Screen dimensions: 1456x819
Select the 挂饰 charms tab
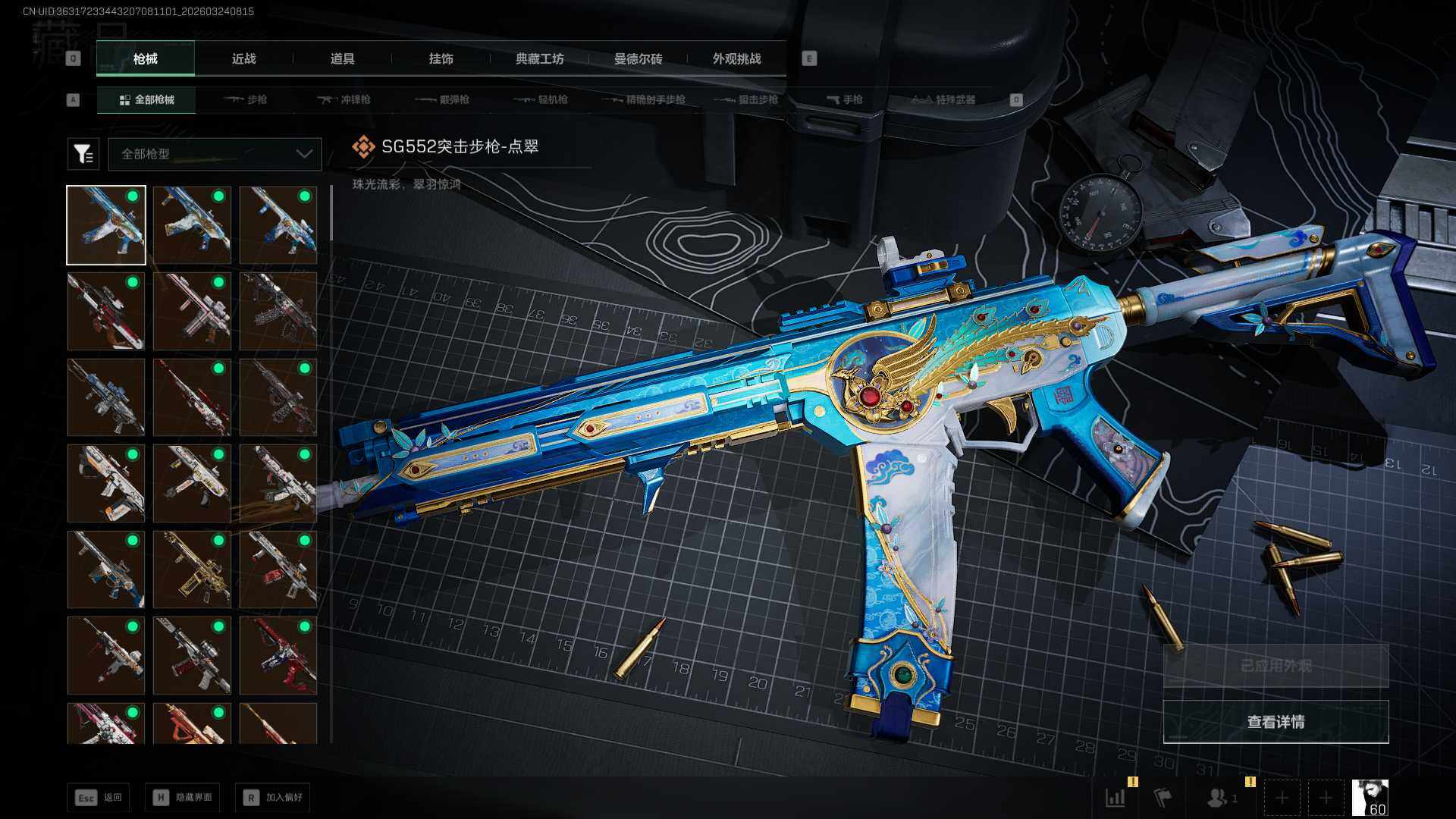point(441,58)
